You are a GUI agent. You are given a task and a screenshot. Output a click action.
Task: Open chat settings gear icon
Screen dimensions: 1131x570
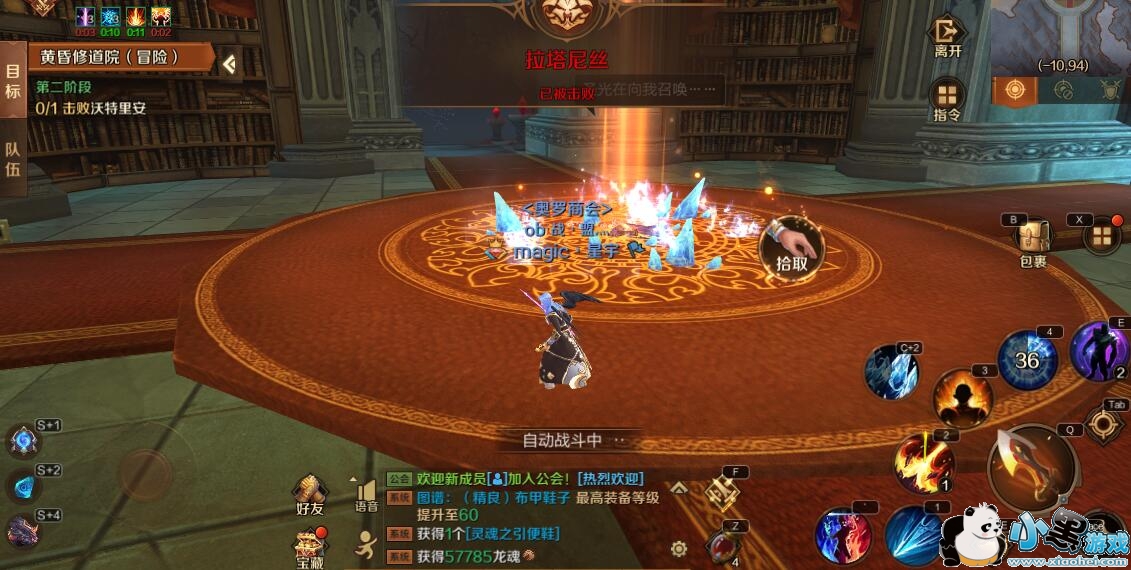click(679, 548)
